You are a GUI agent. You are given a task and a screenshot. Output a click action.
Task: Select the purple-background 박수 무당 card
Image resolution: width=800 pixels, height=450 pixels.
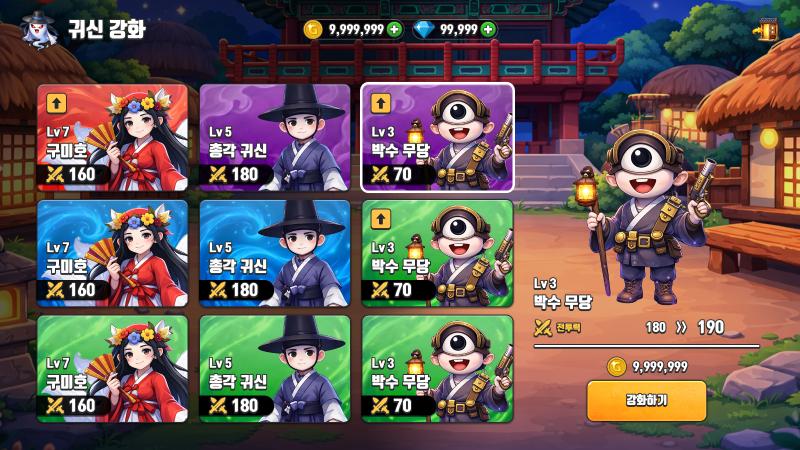point(437,138)
